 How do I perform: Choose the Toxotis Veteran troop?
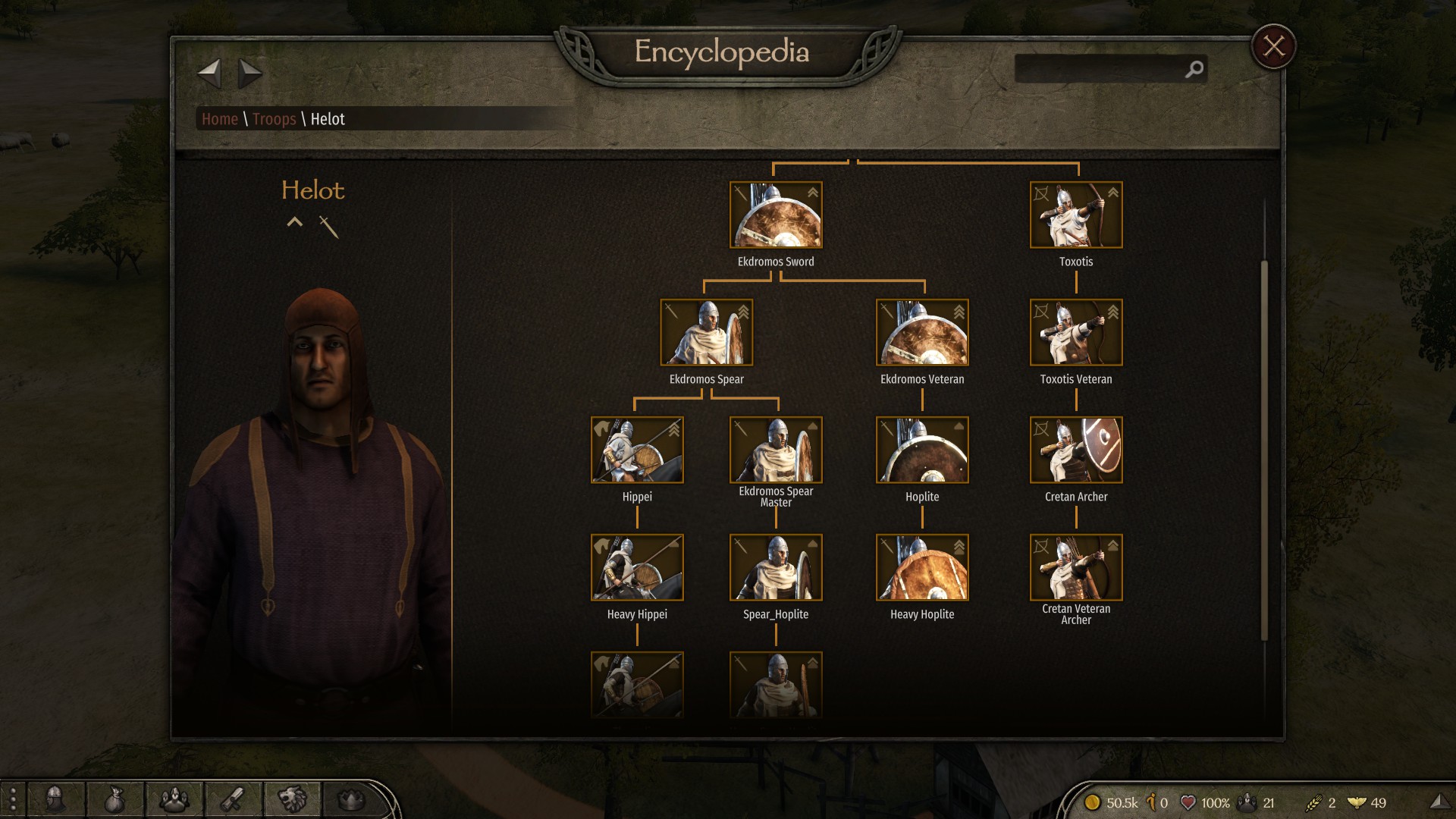[x=1076, y=333]
